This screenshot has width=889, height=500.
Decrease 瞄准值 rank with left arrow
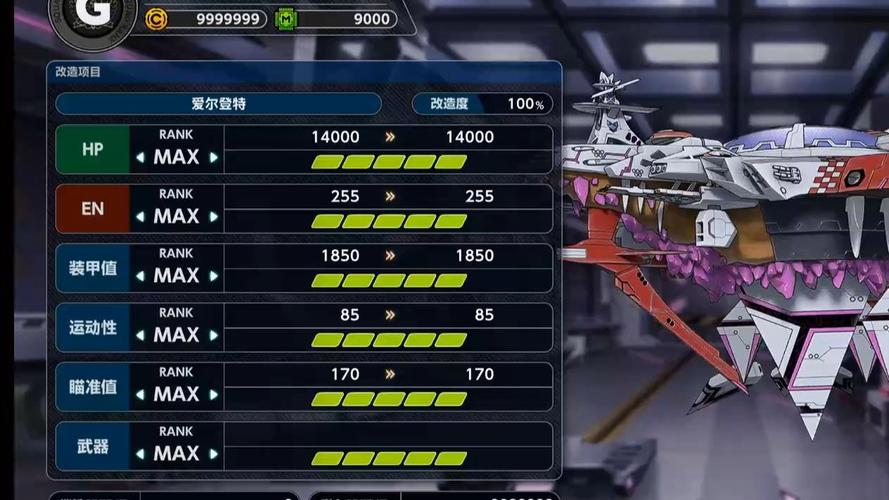[x=140, y=395]
